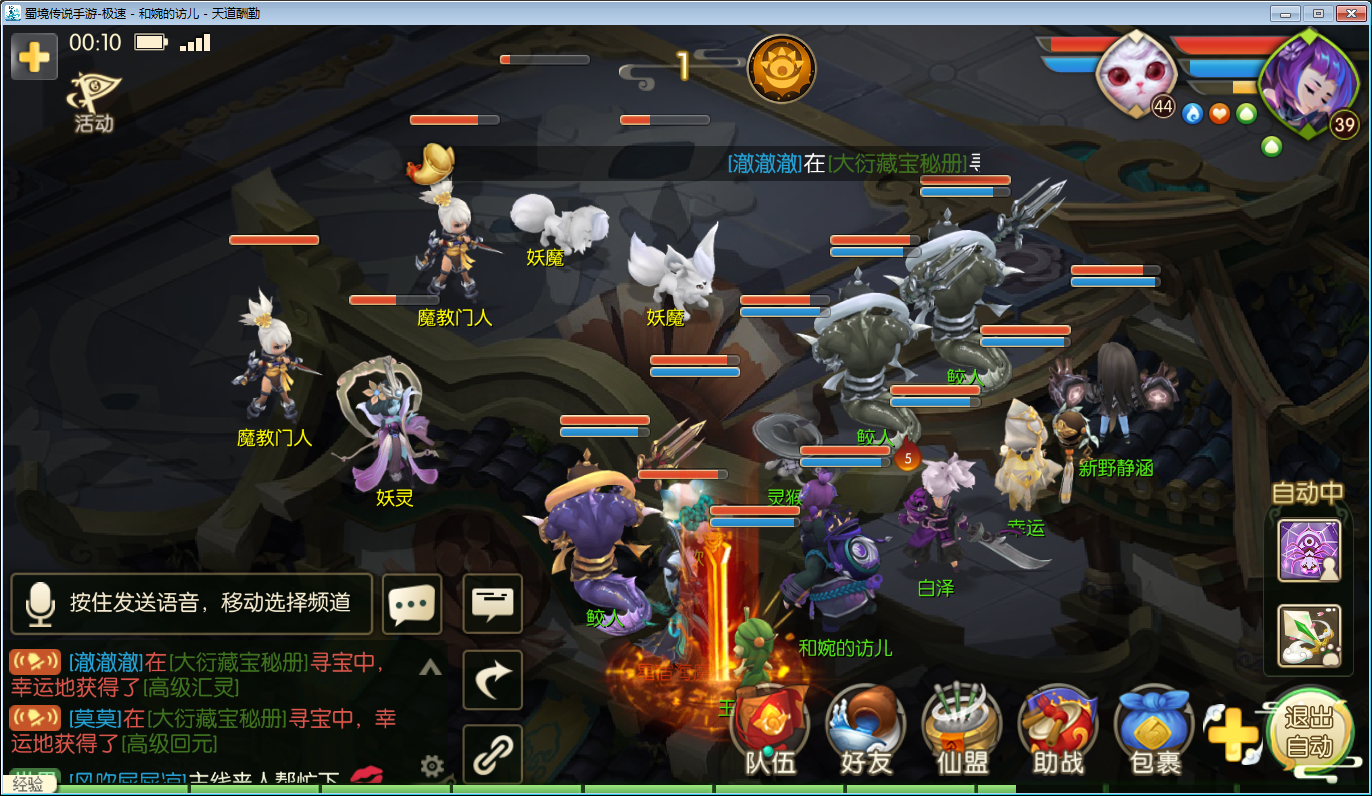Open chat settings gear icon
Image resolution: width=1372 pixels, height=796 pixels.
click(x=432, y=767)
